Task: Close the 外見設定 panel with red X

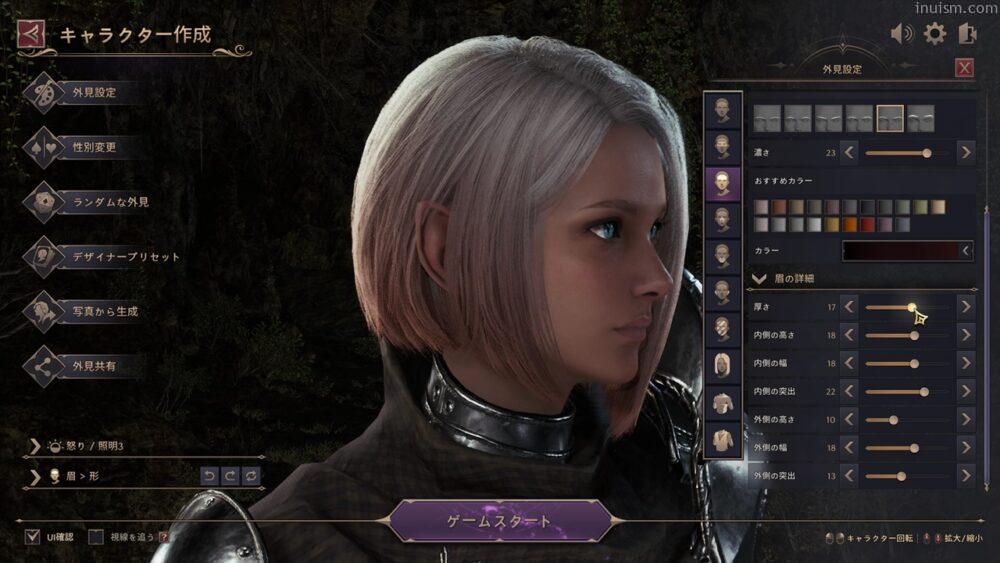Action: (964, 68)
